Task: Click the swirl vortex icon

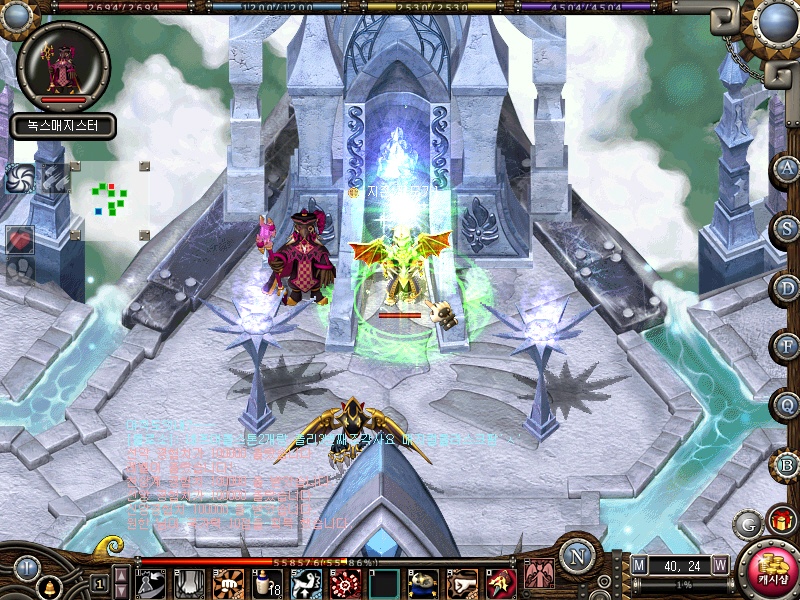Action: tap(20, 178)
